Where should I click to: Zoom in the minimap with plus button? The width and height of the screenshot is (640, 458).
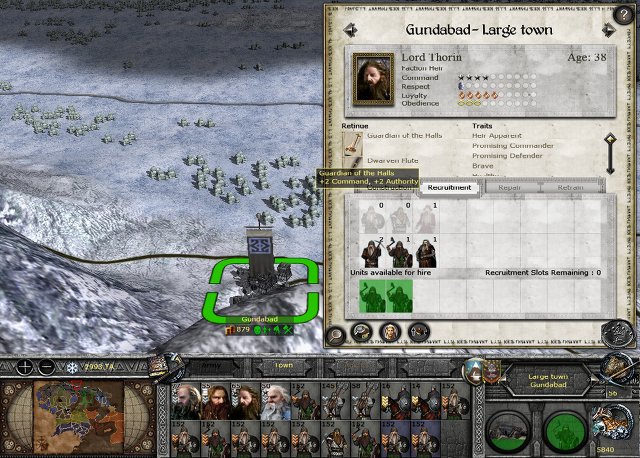point(23,365)
